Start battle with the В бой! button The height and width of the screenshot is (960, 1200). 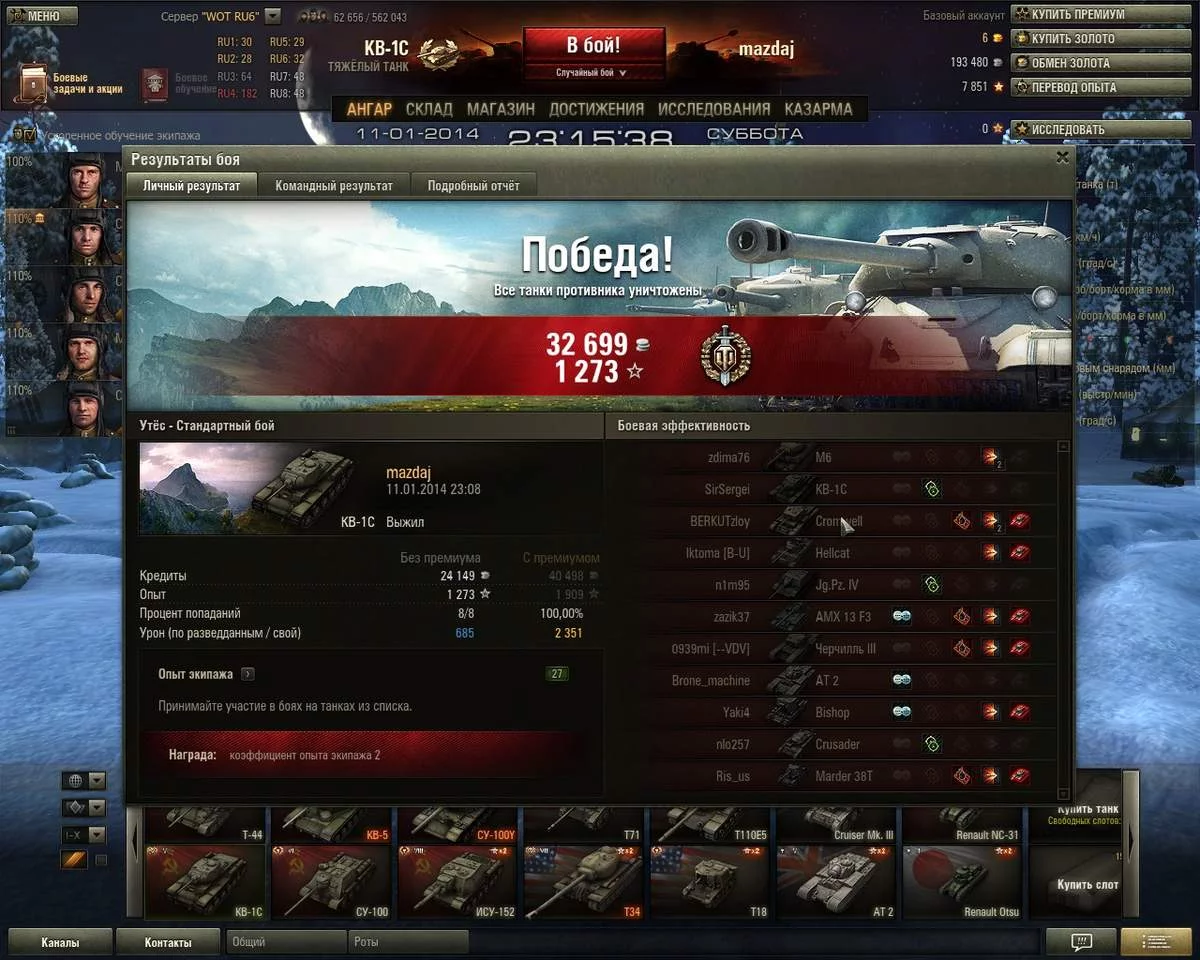[x=593, y=46]
